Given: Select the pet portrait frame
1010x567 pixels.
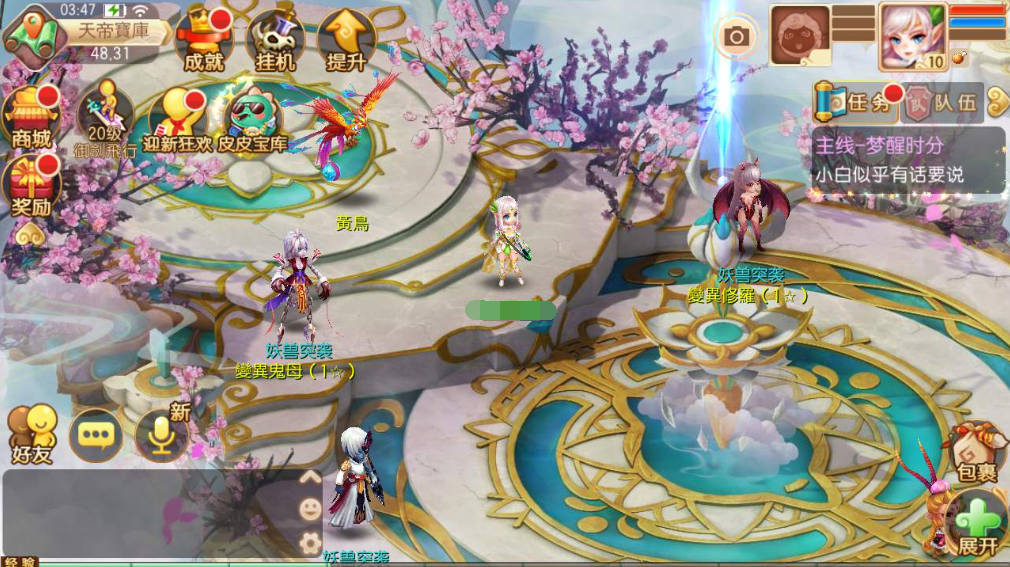Looking at the screenshot, I should pyautogui.click(x=800, y=35).
